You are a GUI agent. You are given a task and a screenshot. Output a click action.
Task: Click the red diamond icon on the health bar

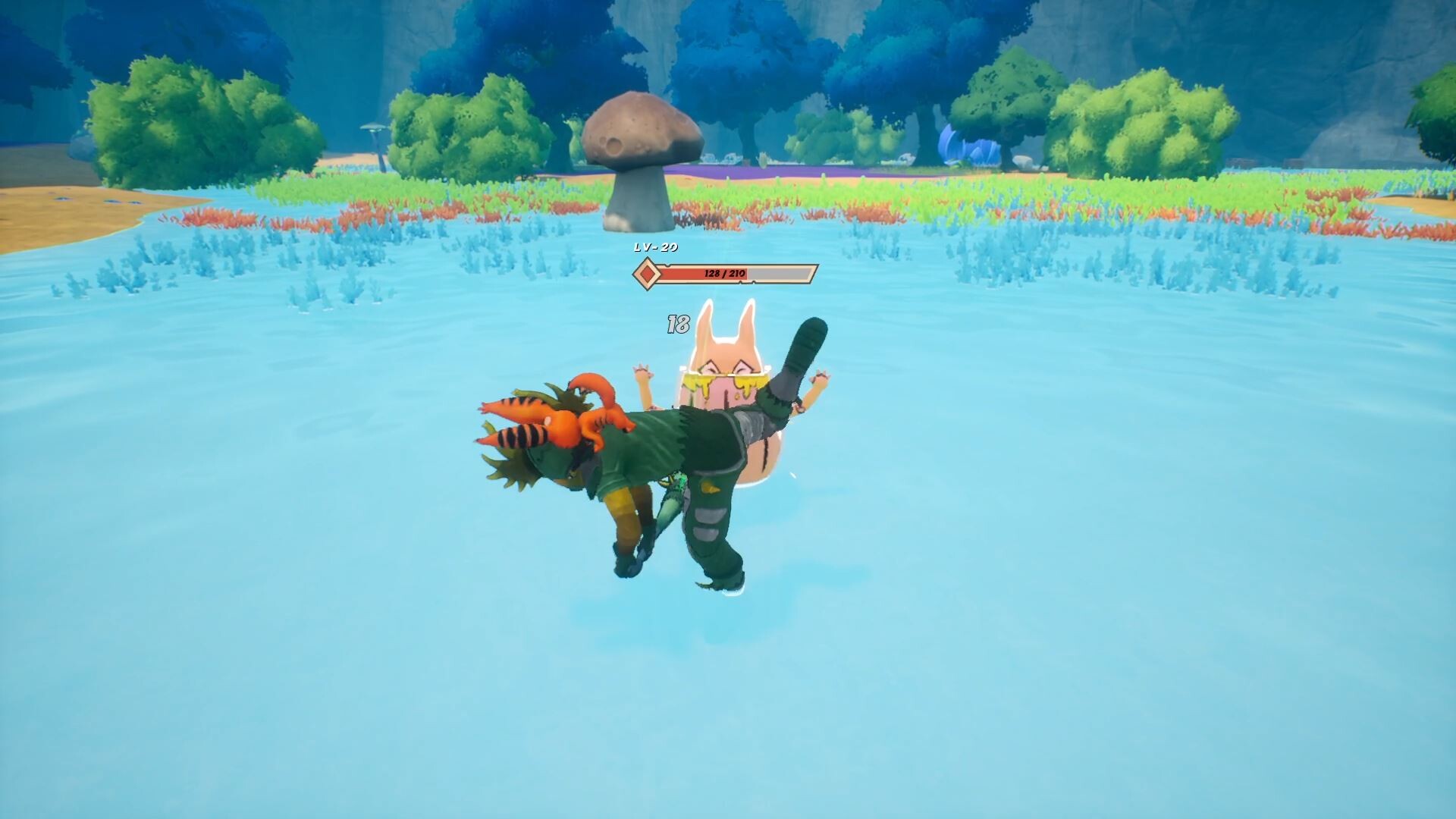(648, 275)
